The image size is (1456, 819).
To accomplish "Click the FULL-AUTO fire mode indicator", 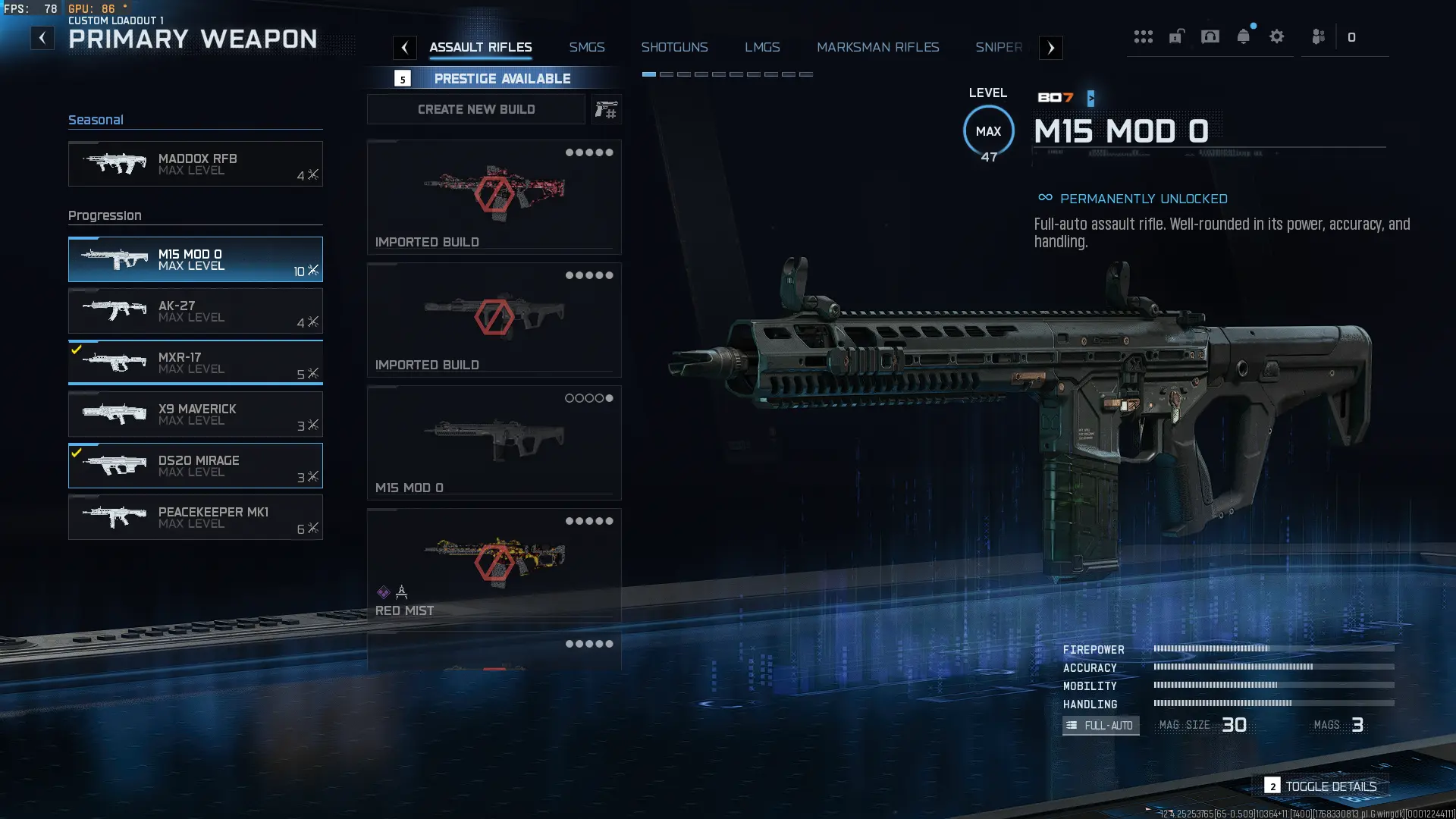I will pos(1100,726).
